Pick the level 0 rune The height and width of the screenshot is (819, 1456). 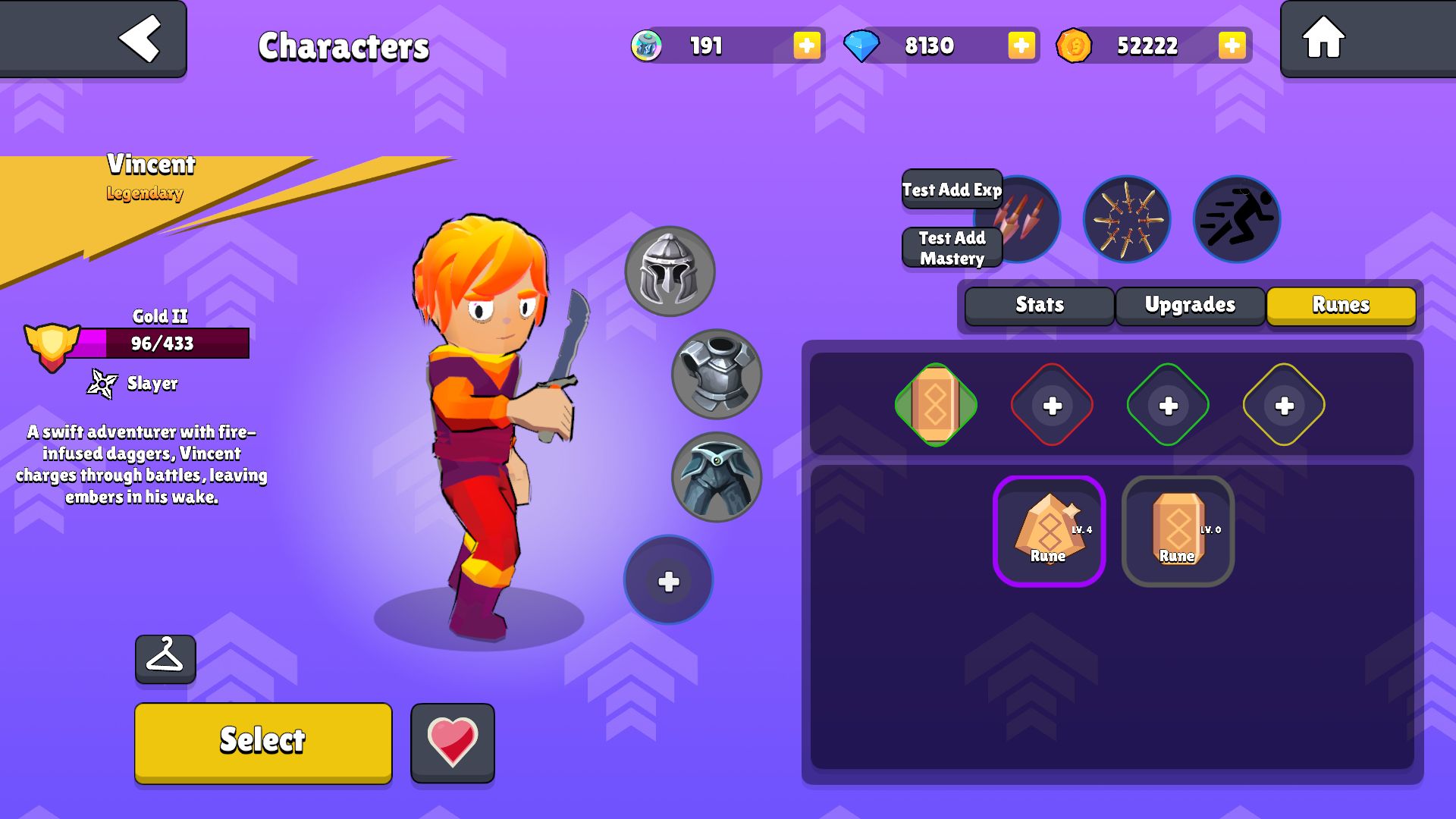tap(1178, 531)
